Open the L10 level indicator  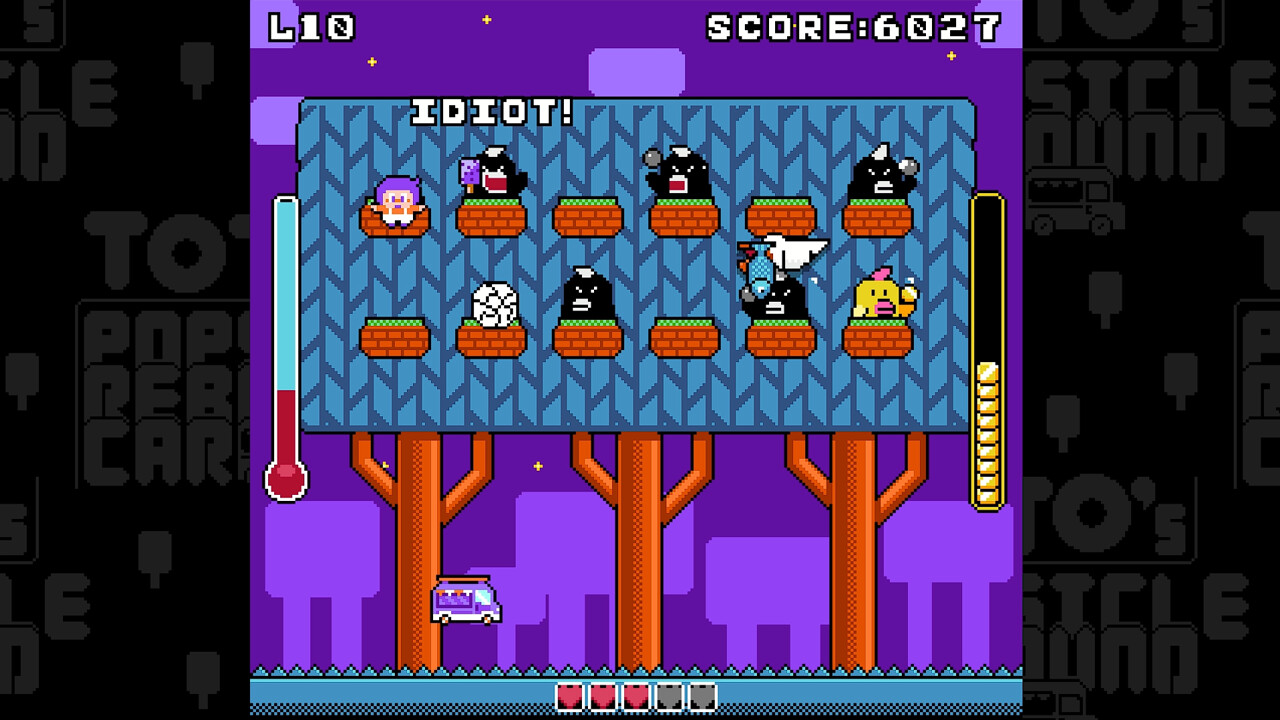tap(312, 26)
